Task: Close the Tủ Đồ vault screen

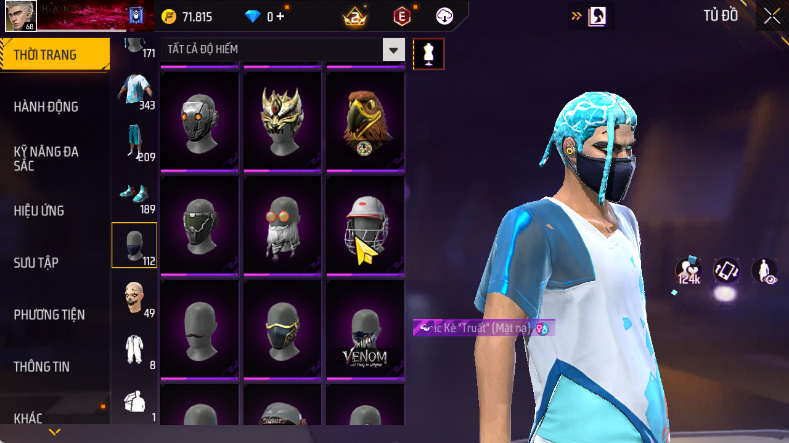Action: pos(772,16)
